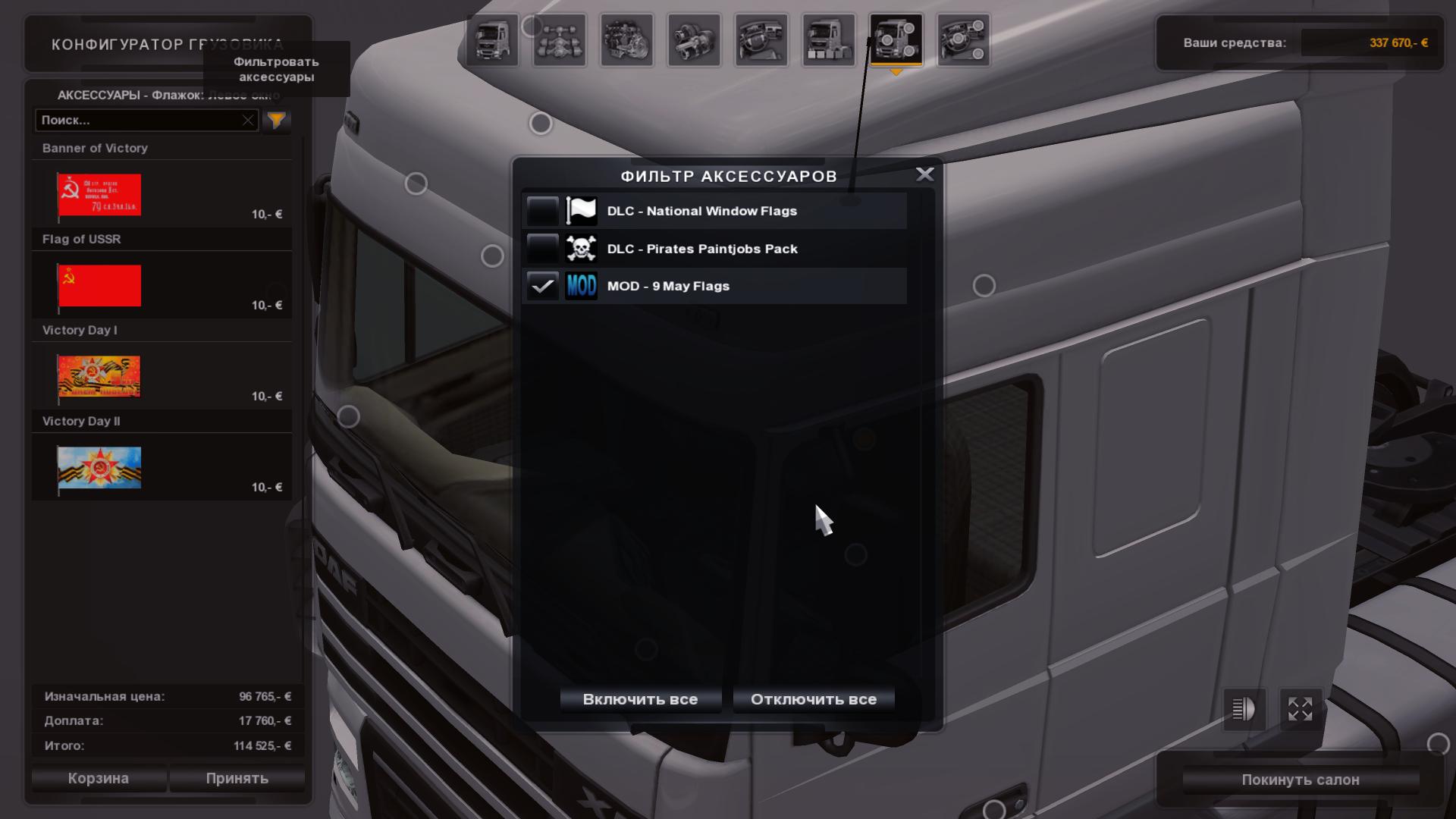Uncheck the MOD - 9 May Flags filter

point(543,286)
